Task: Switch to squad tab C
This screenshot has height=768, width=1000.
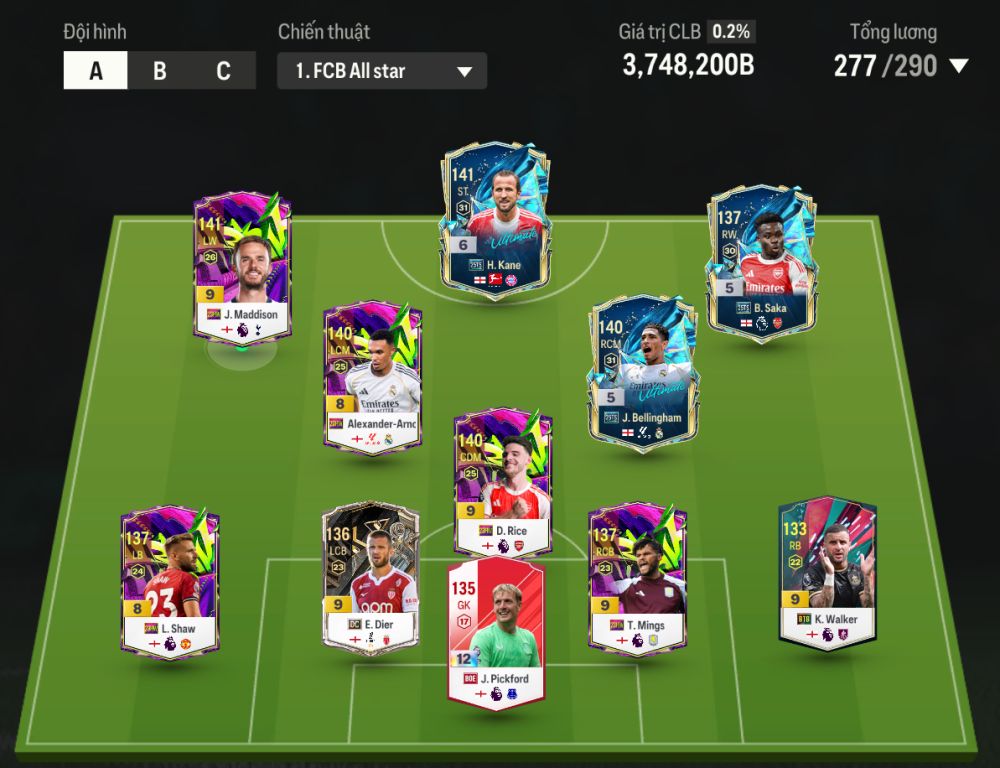Action: [223, 71]
